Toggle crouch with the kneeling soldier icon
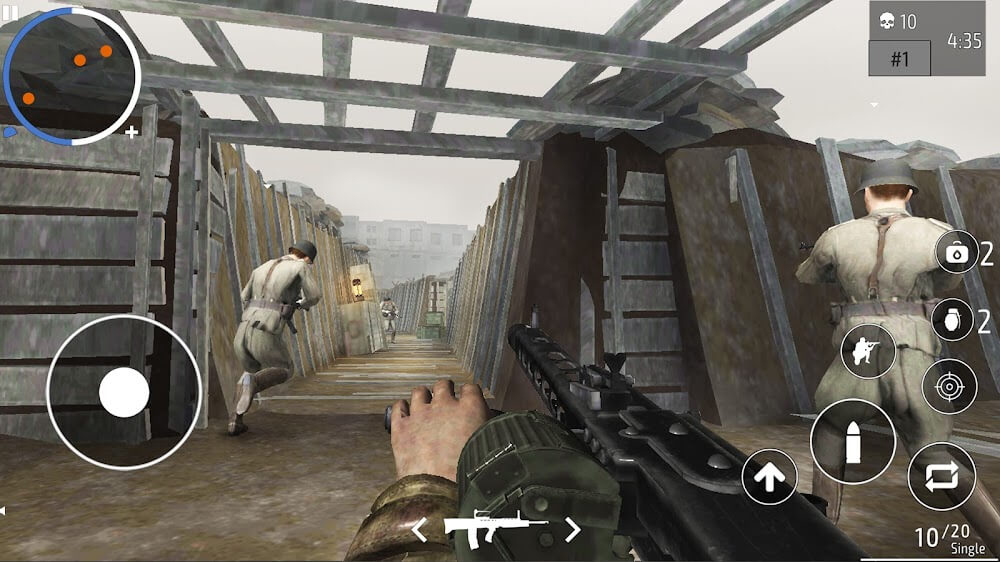 [868, 351]
